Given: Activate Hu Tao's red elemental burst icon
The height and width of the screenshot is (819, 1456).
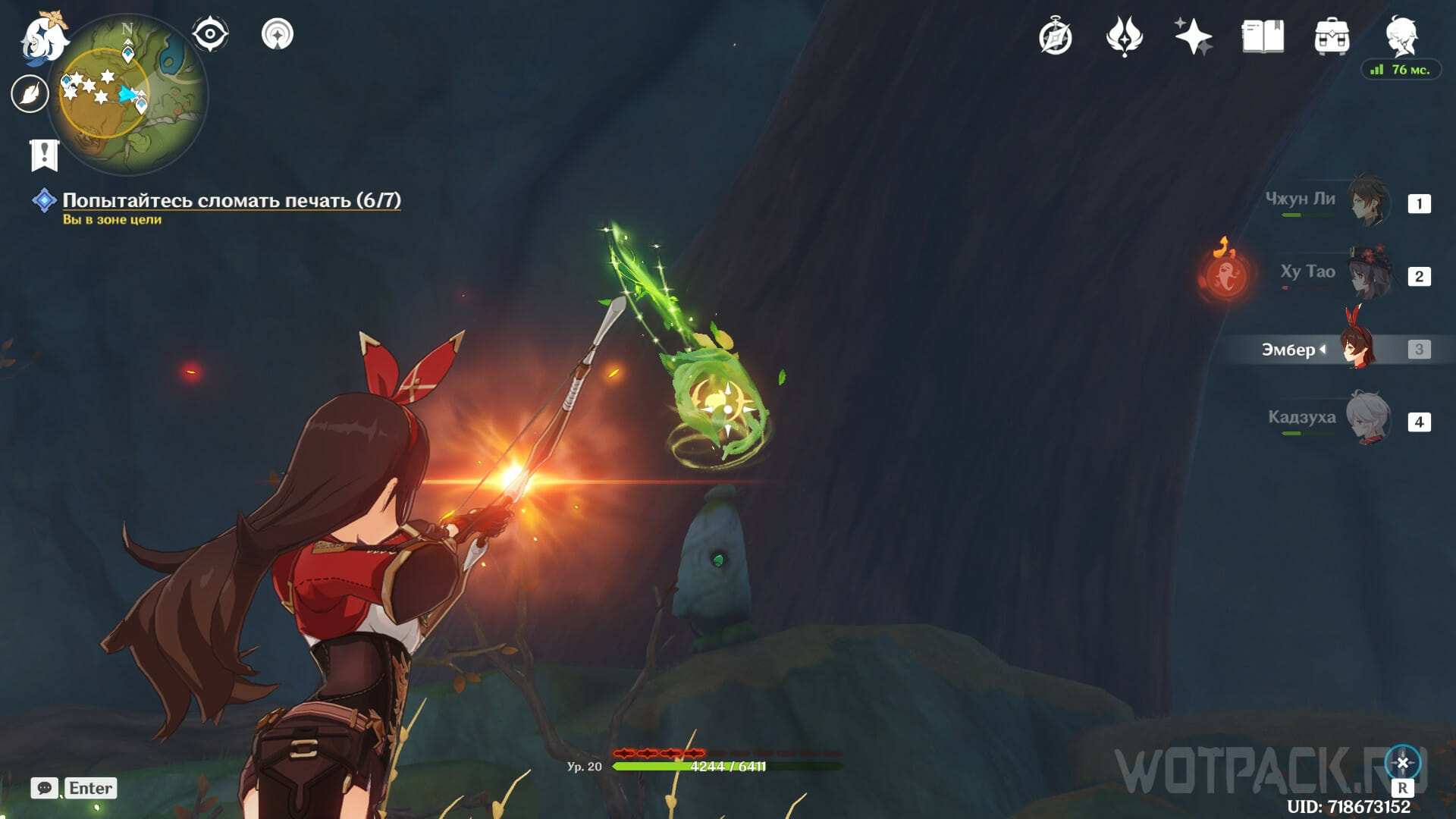Looking at the screenshot, I should tap(1225, 275).
